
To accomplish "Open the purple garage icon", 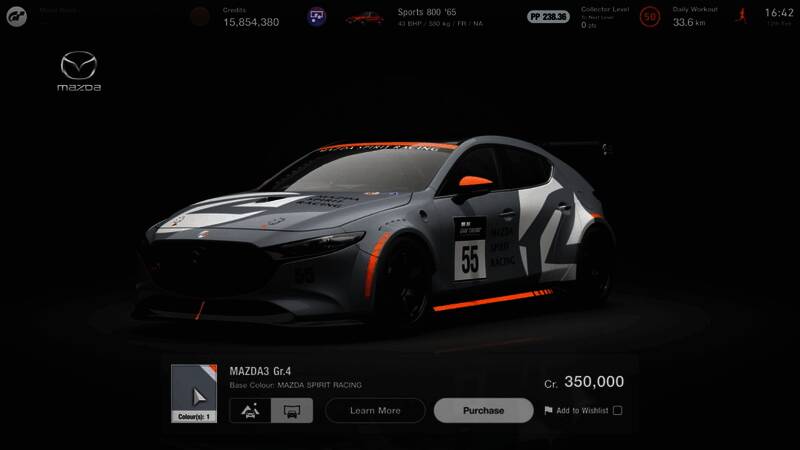I will (x=318, y=16).
